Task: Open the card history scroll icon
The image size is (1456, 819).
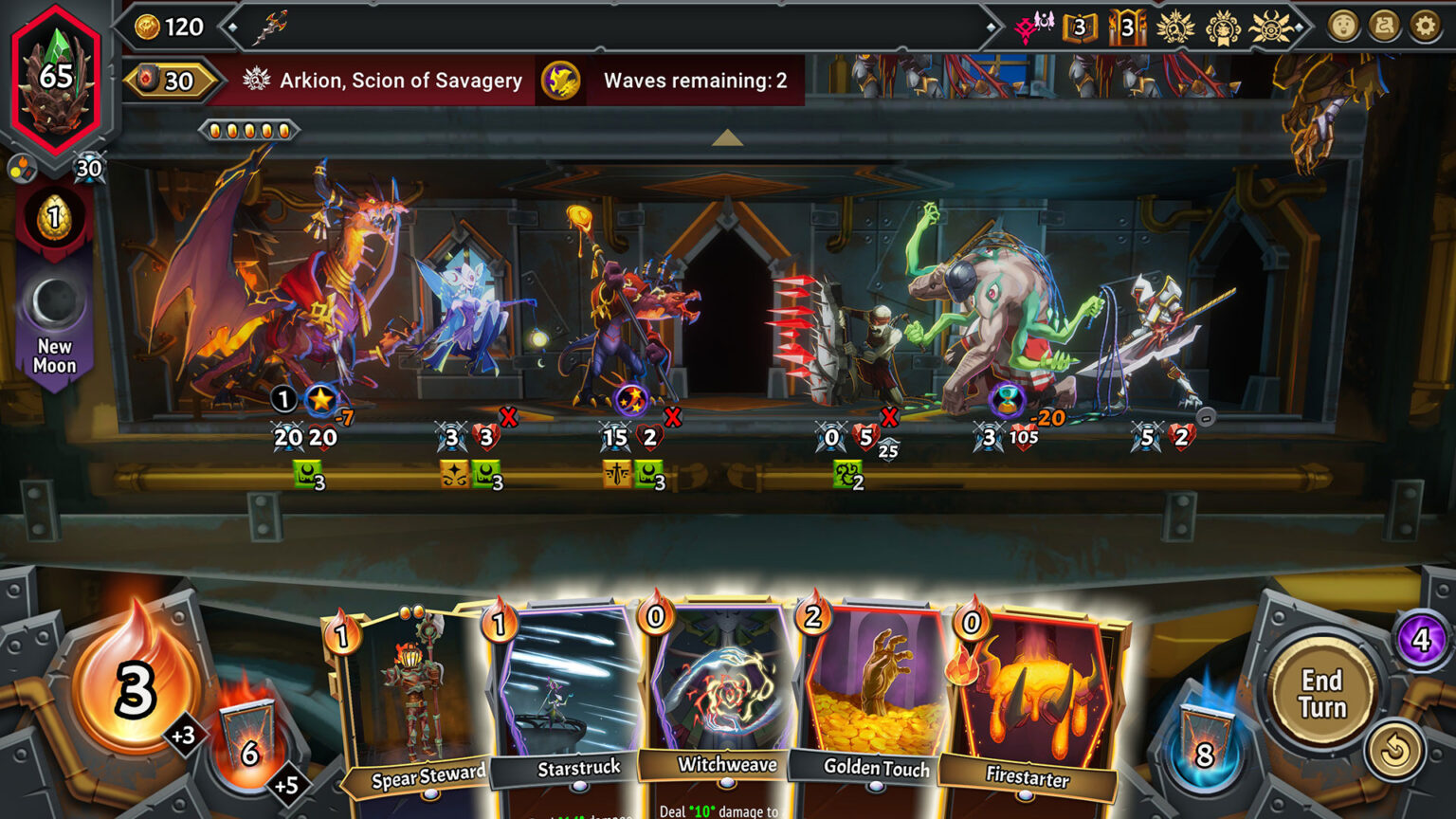Action: (x=1384, y=27)
